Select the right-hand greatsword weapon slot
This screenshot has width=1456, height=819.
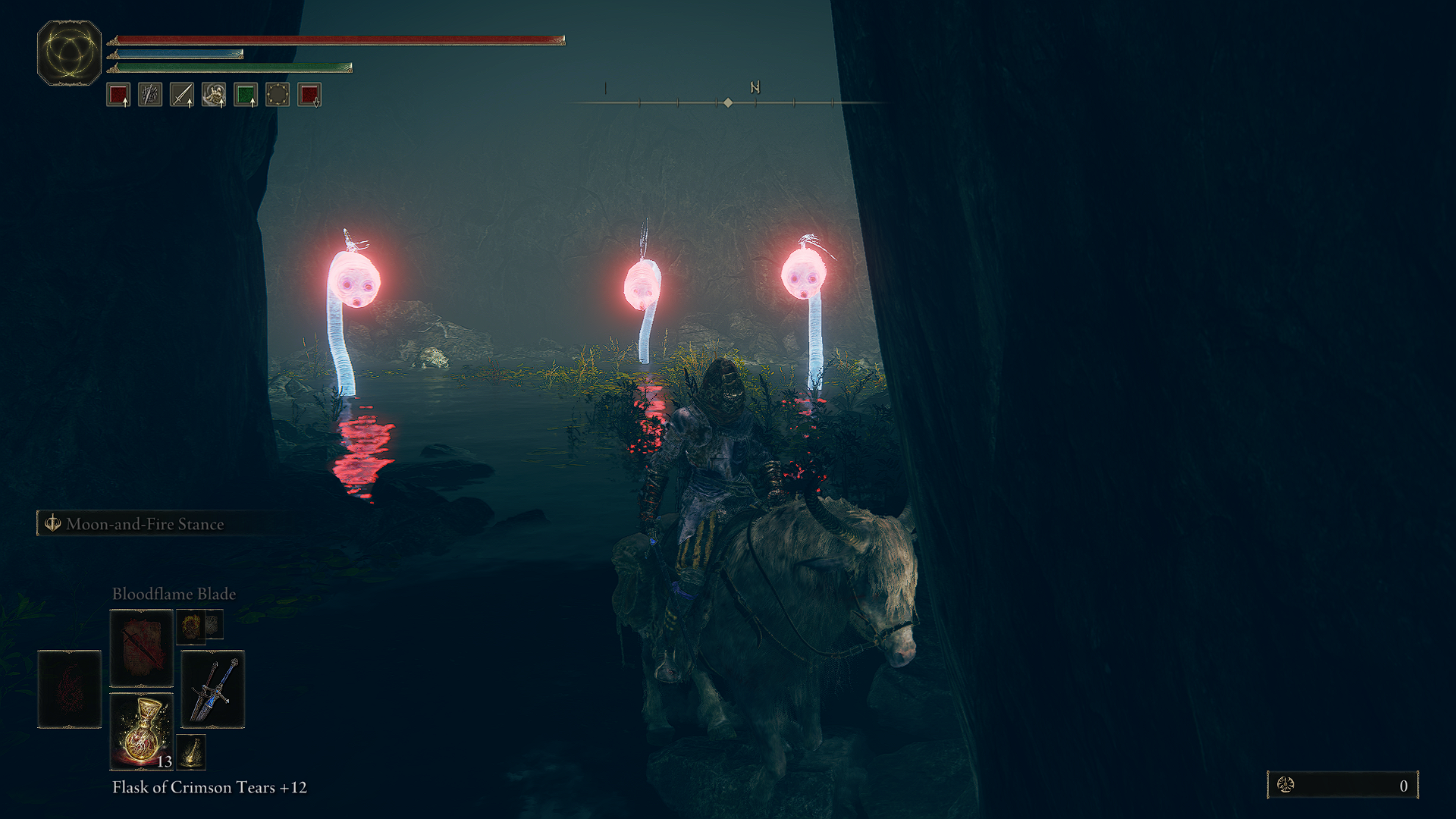[213, 689]
